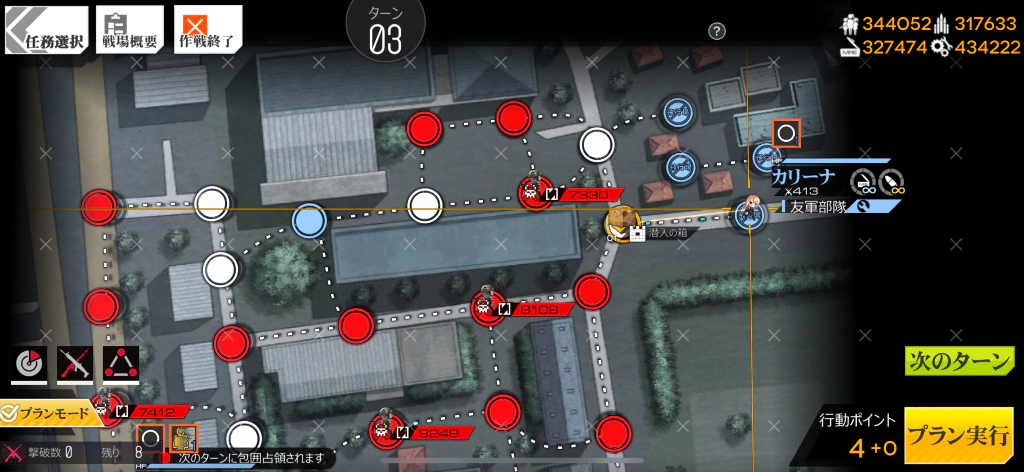Select the enemy unit with 7412 power

tap(103, 408)
